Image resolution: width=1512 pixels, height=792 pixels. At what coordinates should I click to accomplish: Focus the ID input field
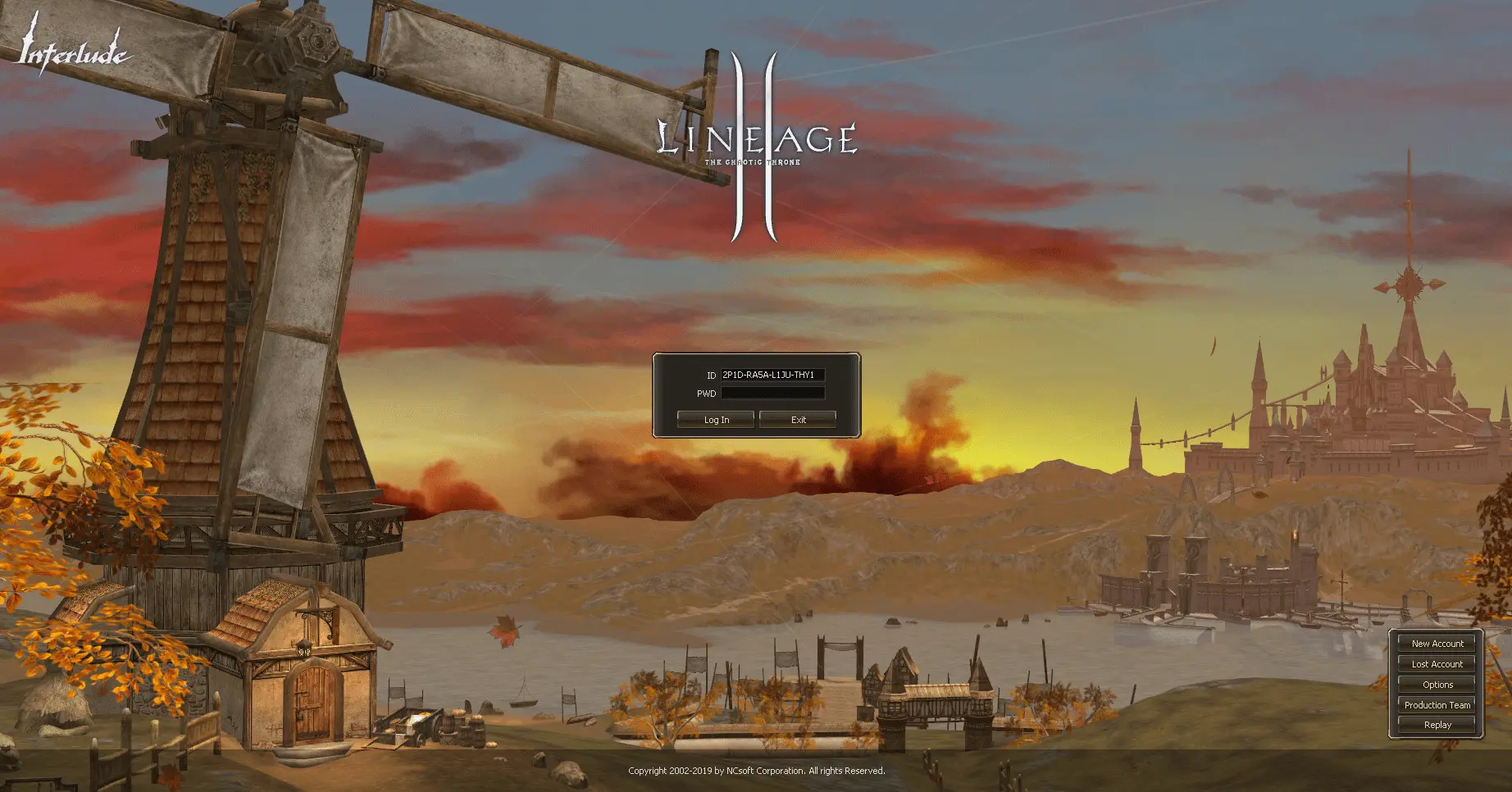coord(772,375)
